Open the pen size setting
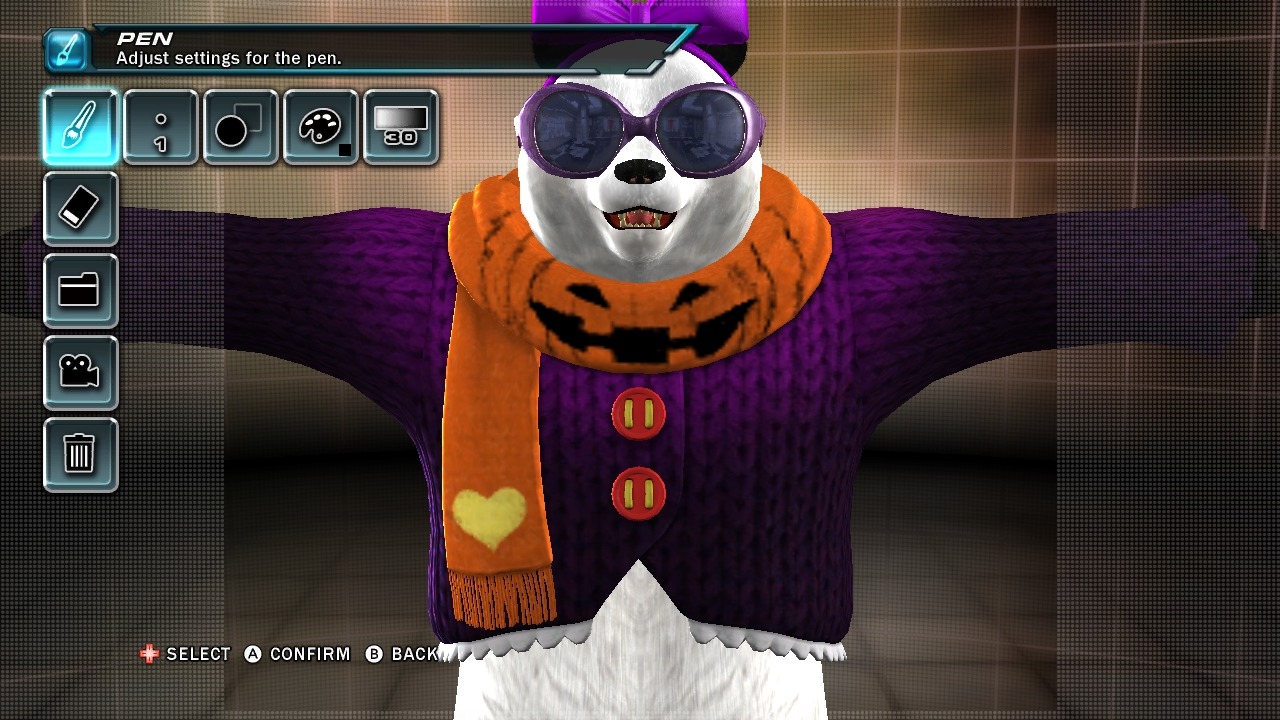 [161, 127]
